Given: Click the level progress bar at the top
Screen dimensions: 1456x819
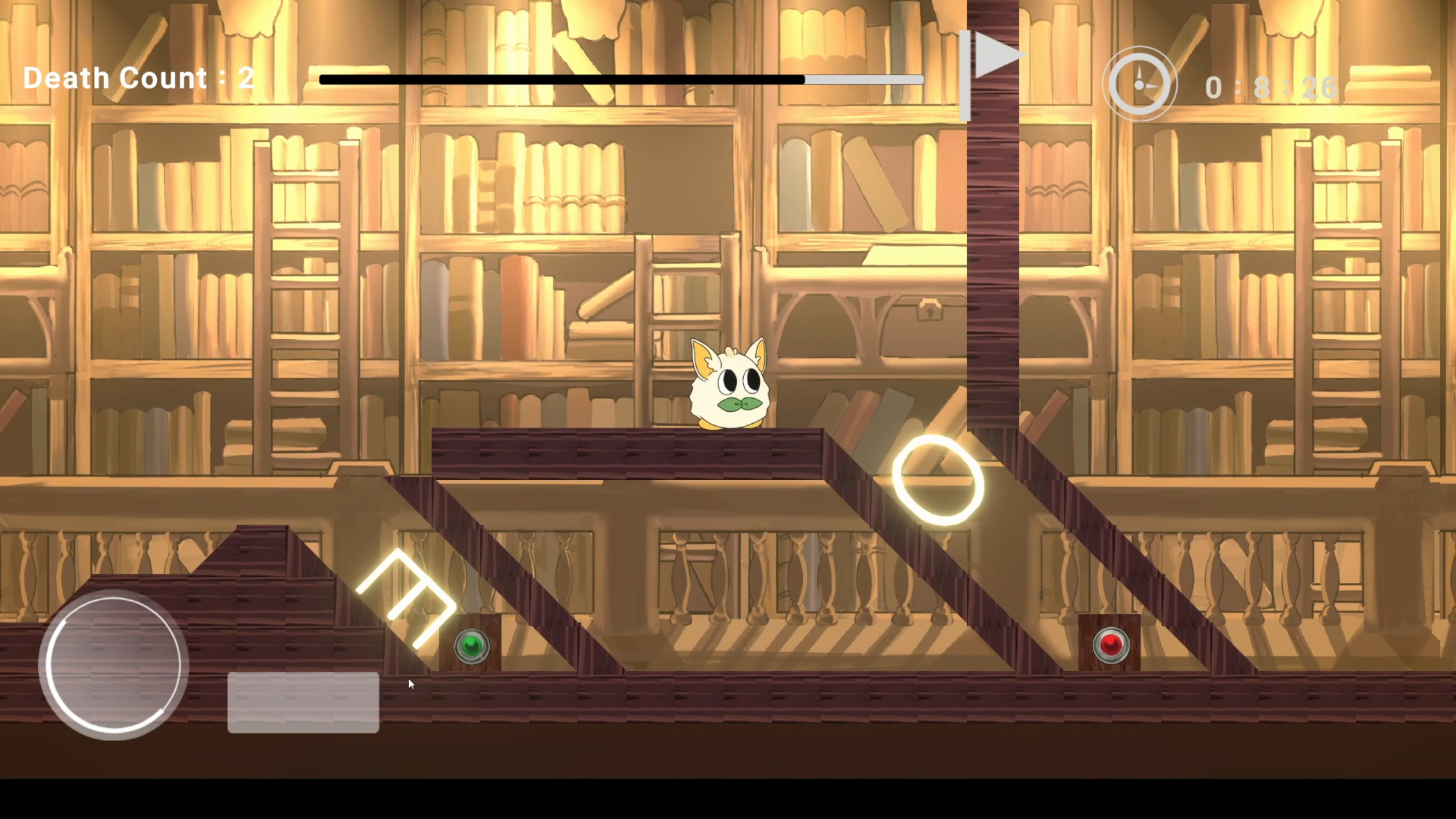Looking at the screenshot, I should [x=620, y=80].
